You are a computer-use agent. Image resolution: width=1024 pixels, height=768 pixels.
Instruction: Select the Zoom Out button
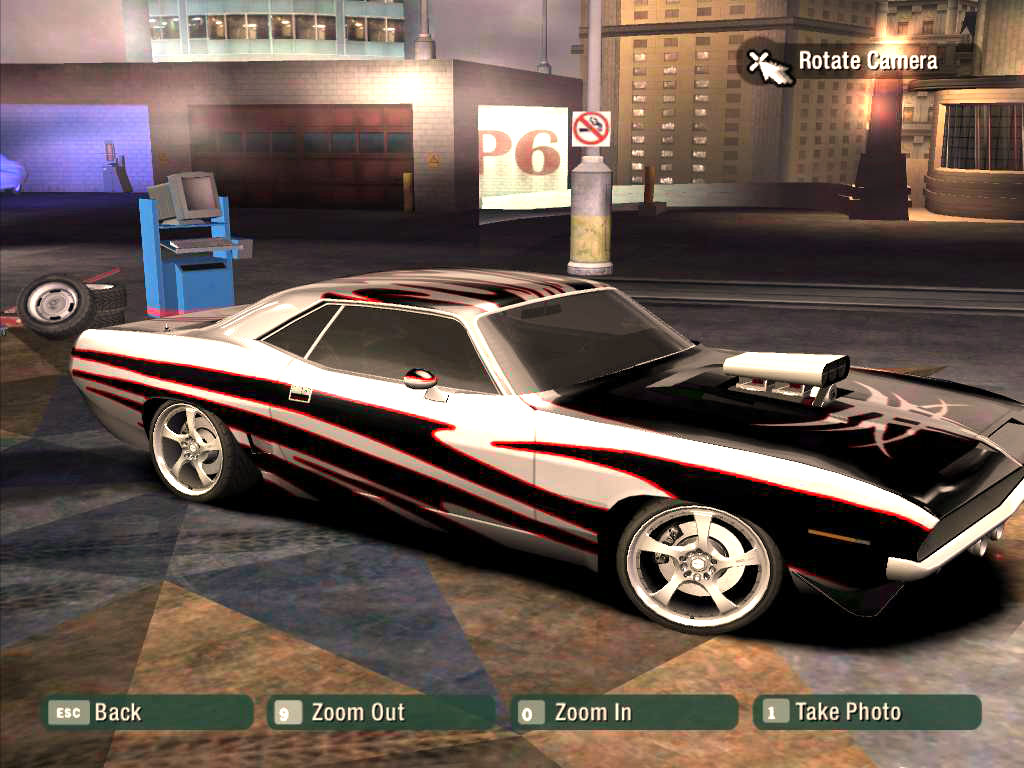tap(382, 712)
